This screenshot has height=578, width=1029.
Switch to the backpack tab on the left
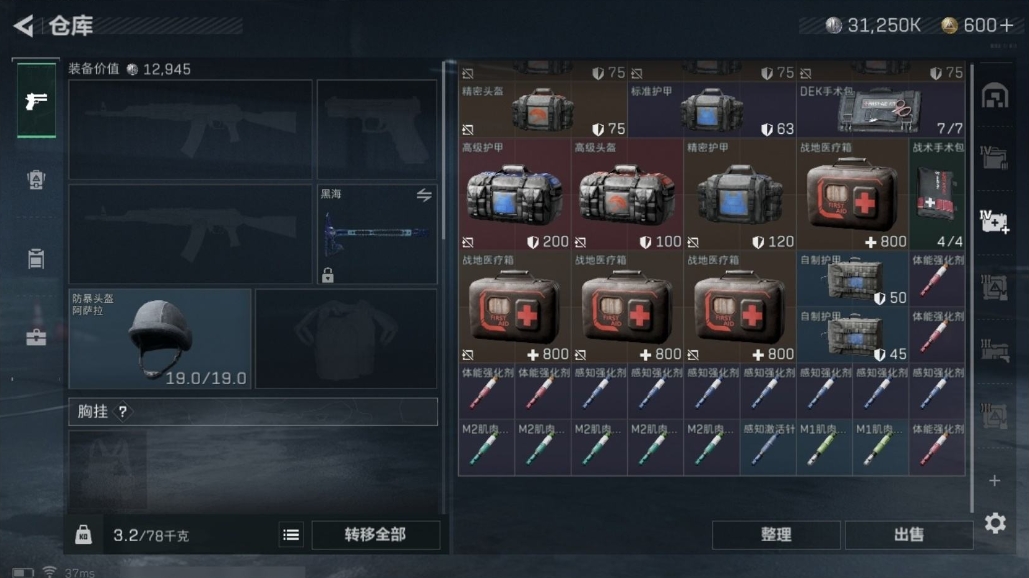pyautogui.click(x=36, y=179)
